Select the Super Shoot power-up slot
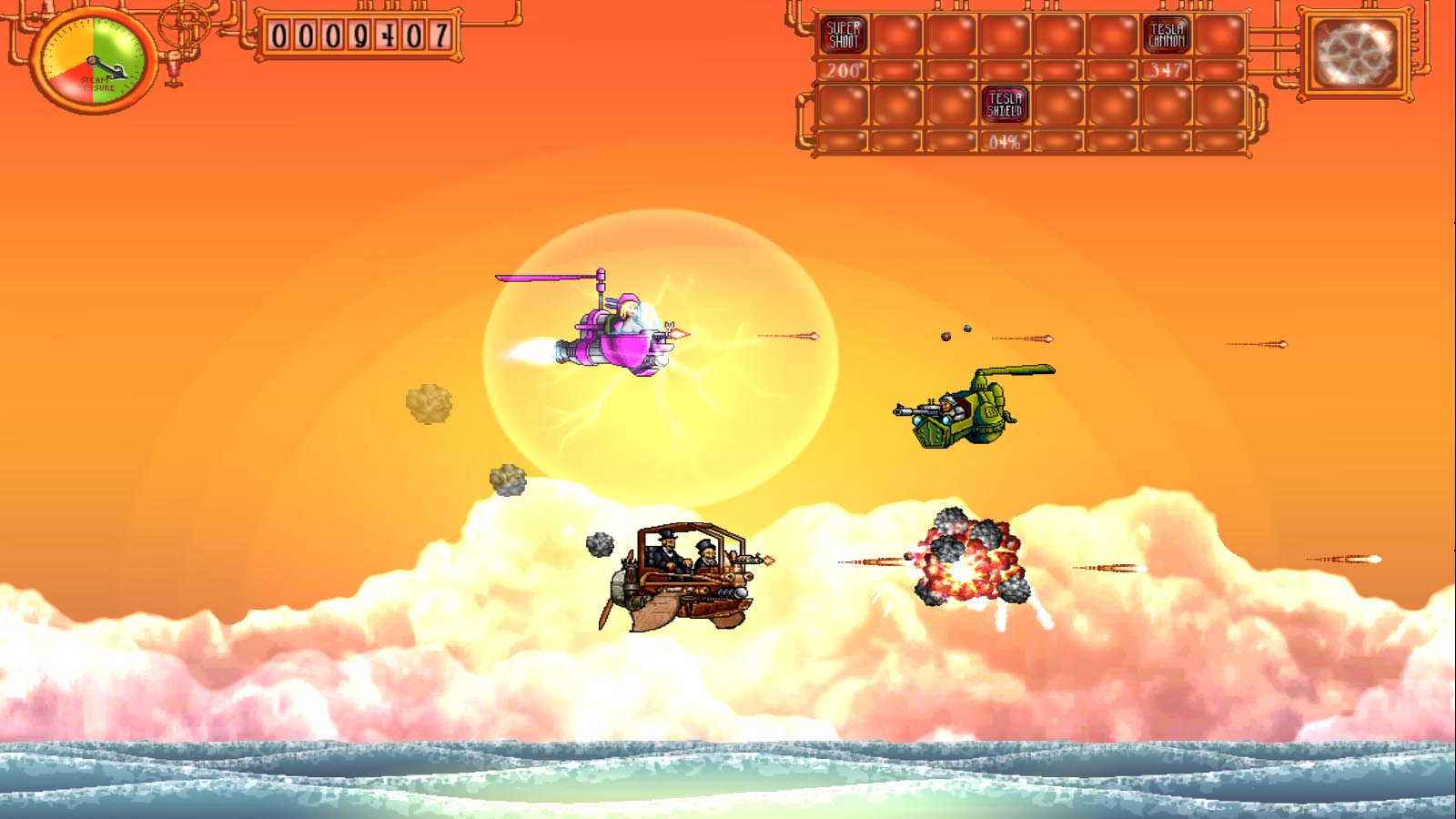1456x819 pixels. pos(842,34)
